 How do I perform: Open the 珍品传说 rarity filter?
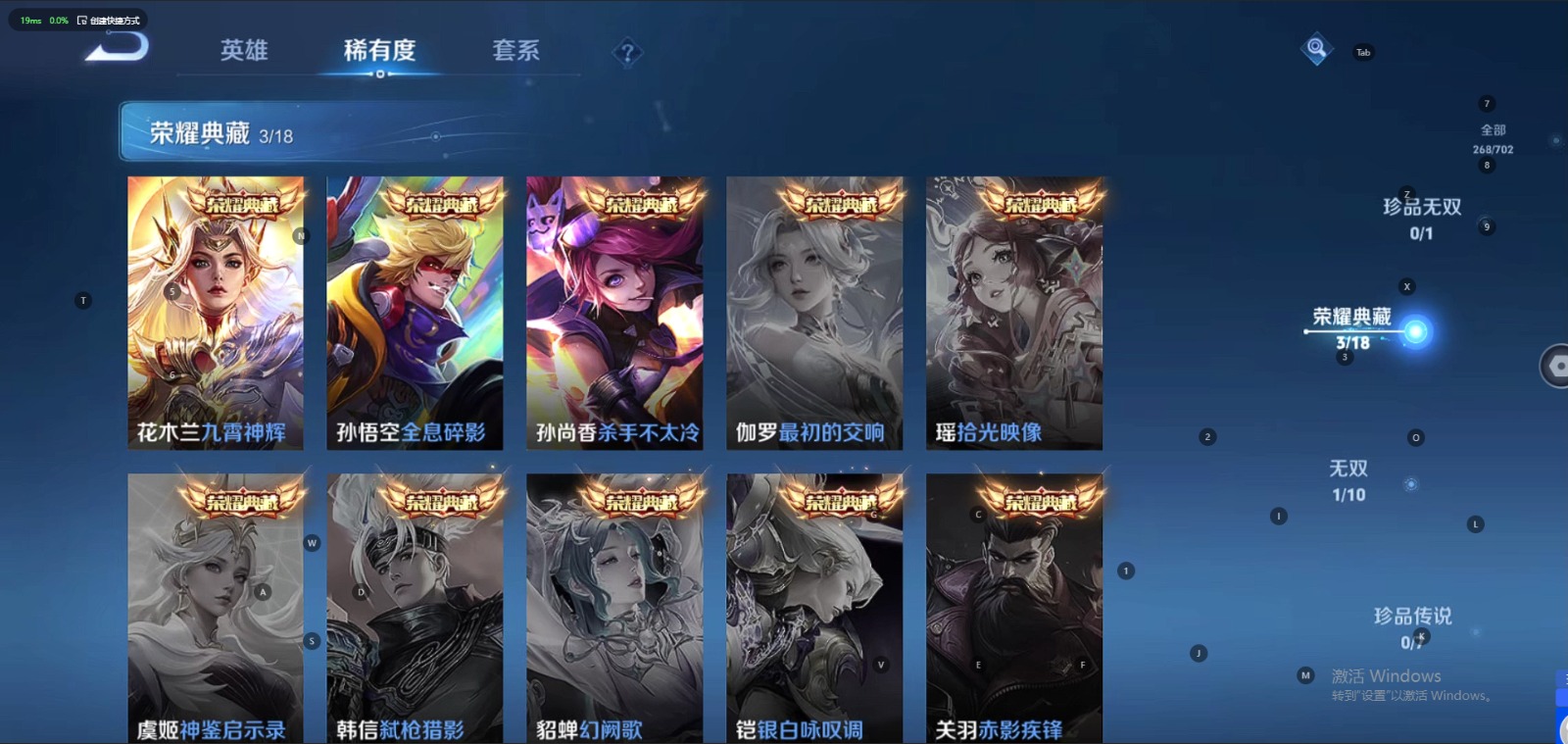1412,626
